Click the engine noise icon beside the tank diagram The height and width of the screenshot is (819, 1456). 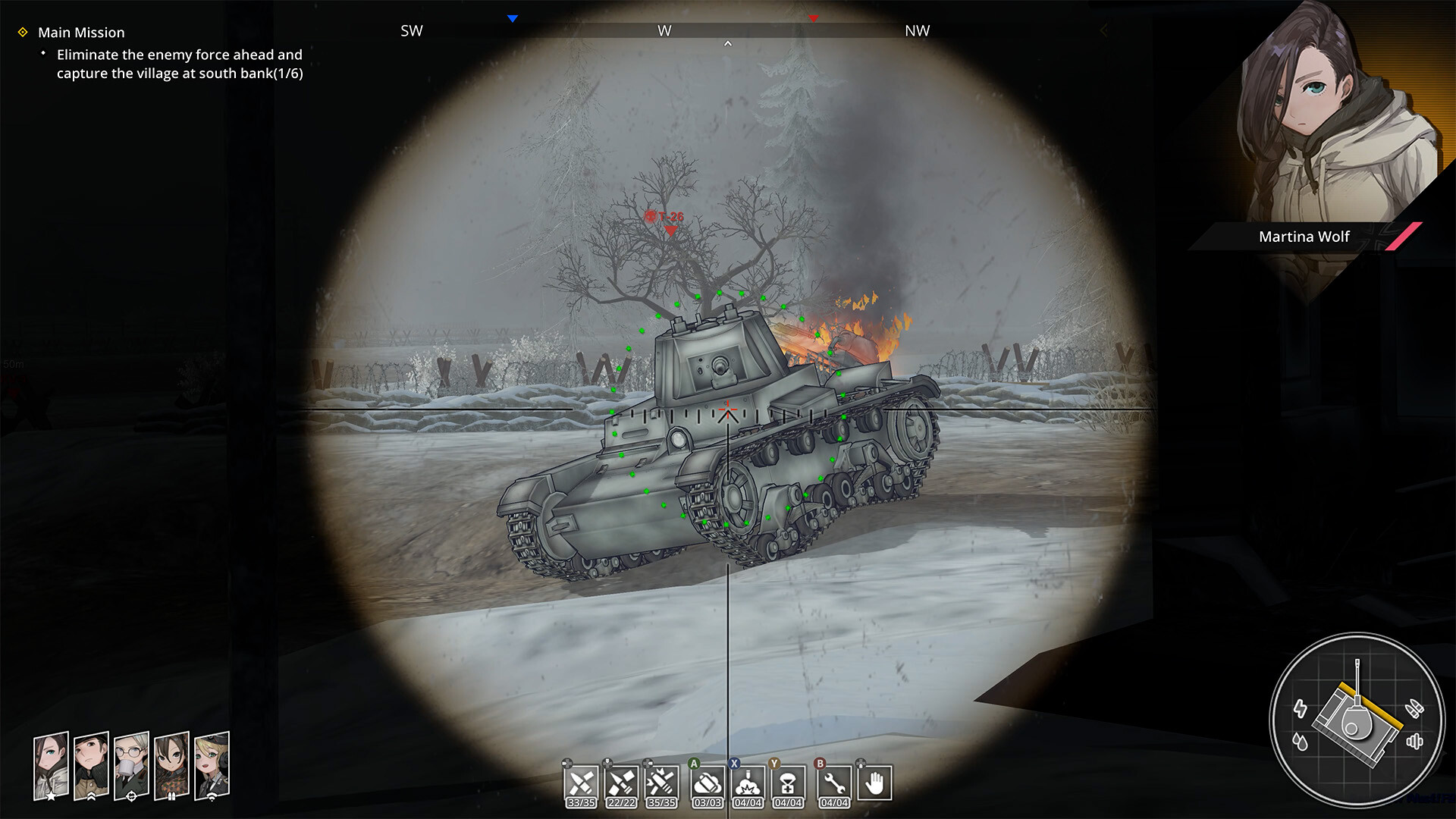pyautogui.click(x=1415, y=742)
